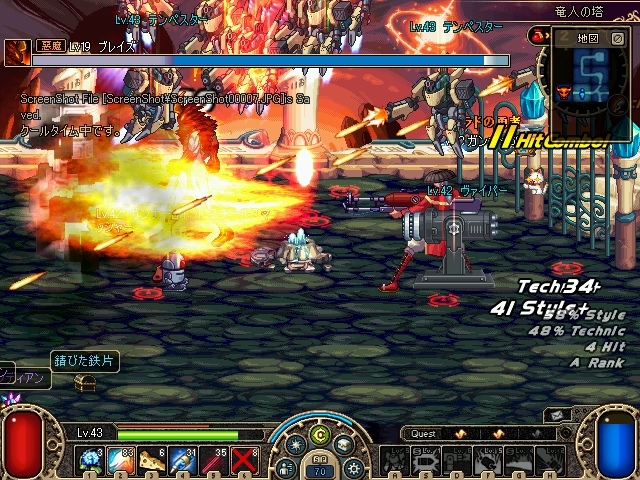Click the green C button on the center dial

(320, 436)
